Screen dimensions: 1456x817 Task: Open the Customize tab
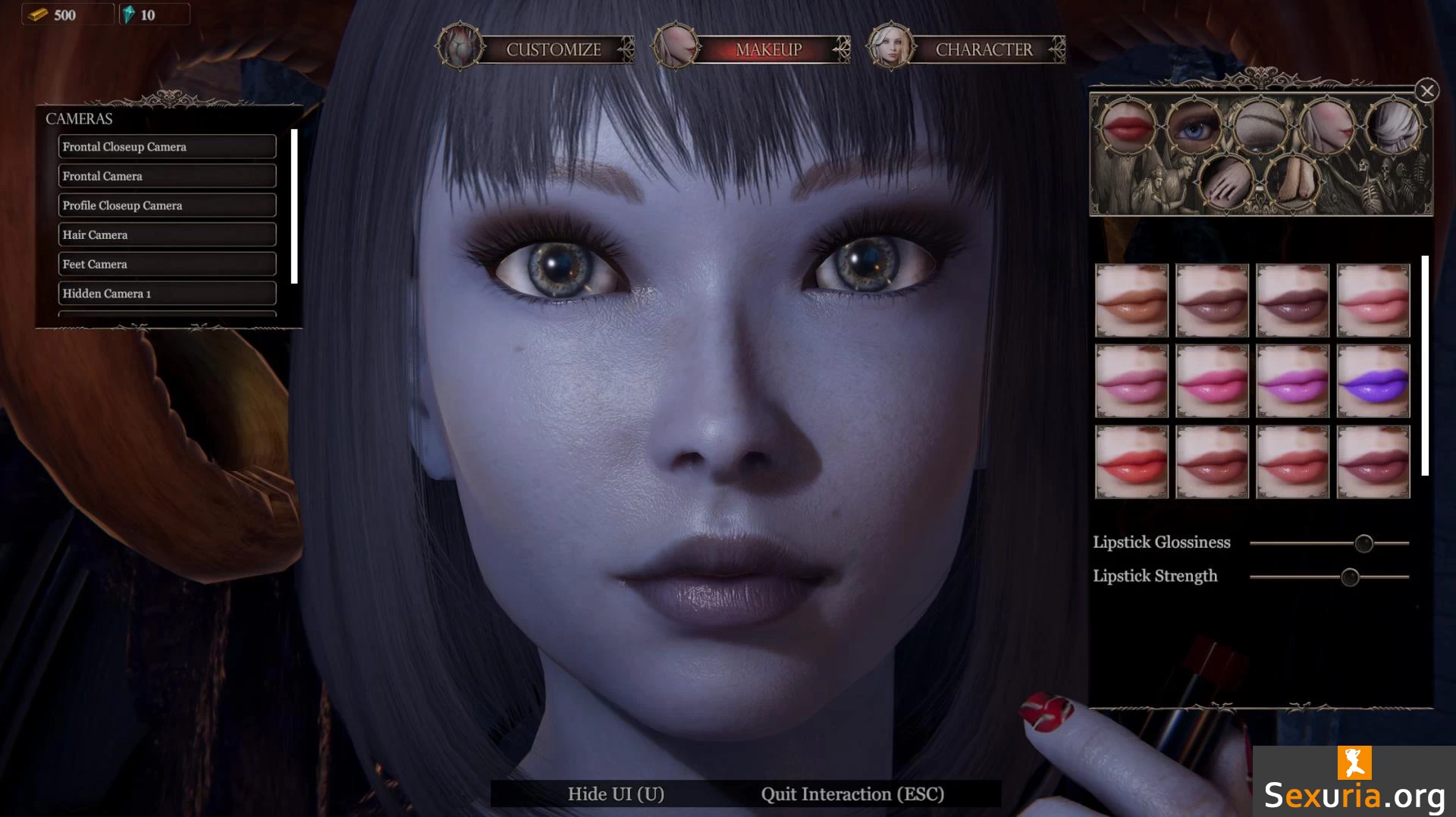pos(553,49)
